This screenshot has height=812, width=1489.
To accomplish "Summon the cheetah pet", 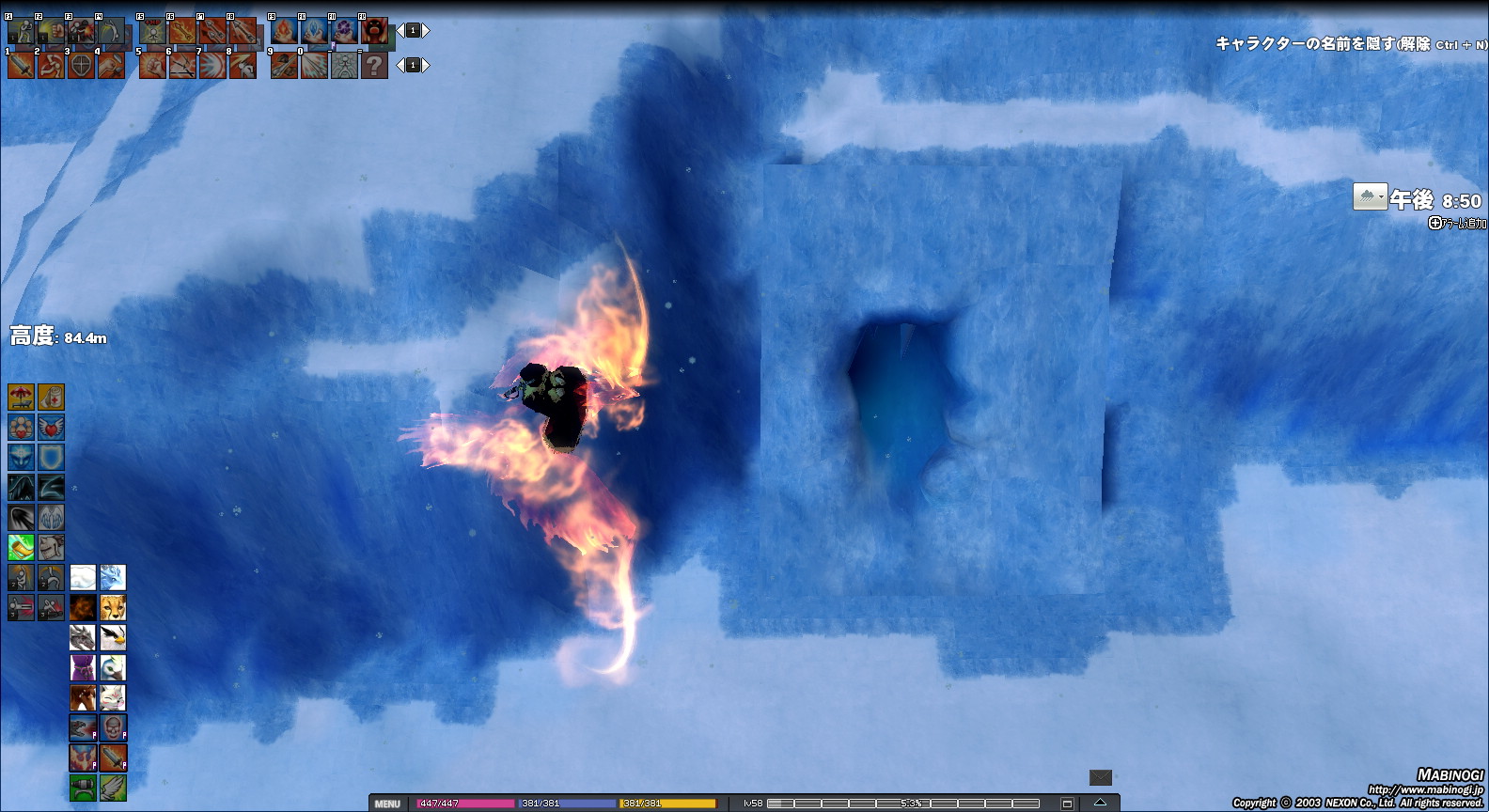I will tap(113, 607).
